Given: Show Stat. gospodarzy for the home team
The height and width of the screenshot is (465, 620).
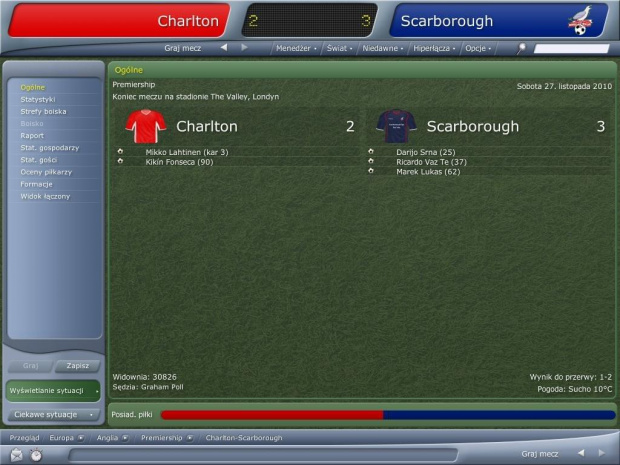Looking at the screenshot, I should pyautogui.click(x=48, y=147).
